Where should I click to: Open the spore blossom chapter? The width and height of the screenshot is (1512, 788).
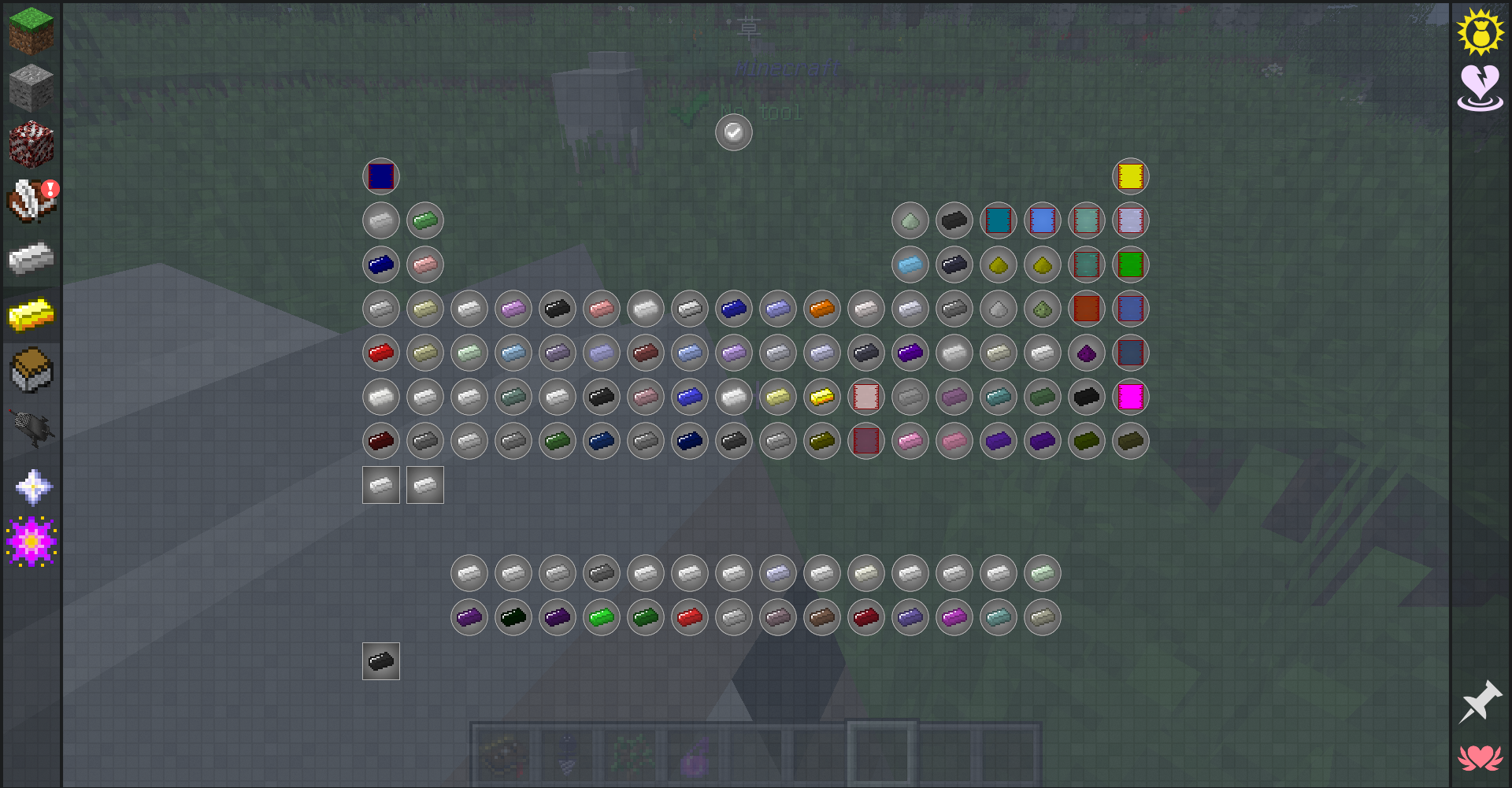tap(30, 539)
